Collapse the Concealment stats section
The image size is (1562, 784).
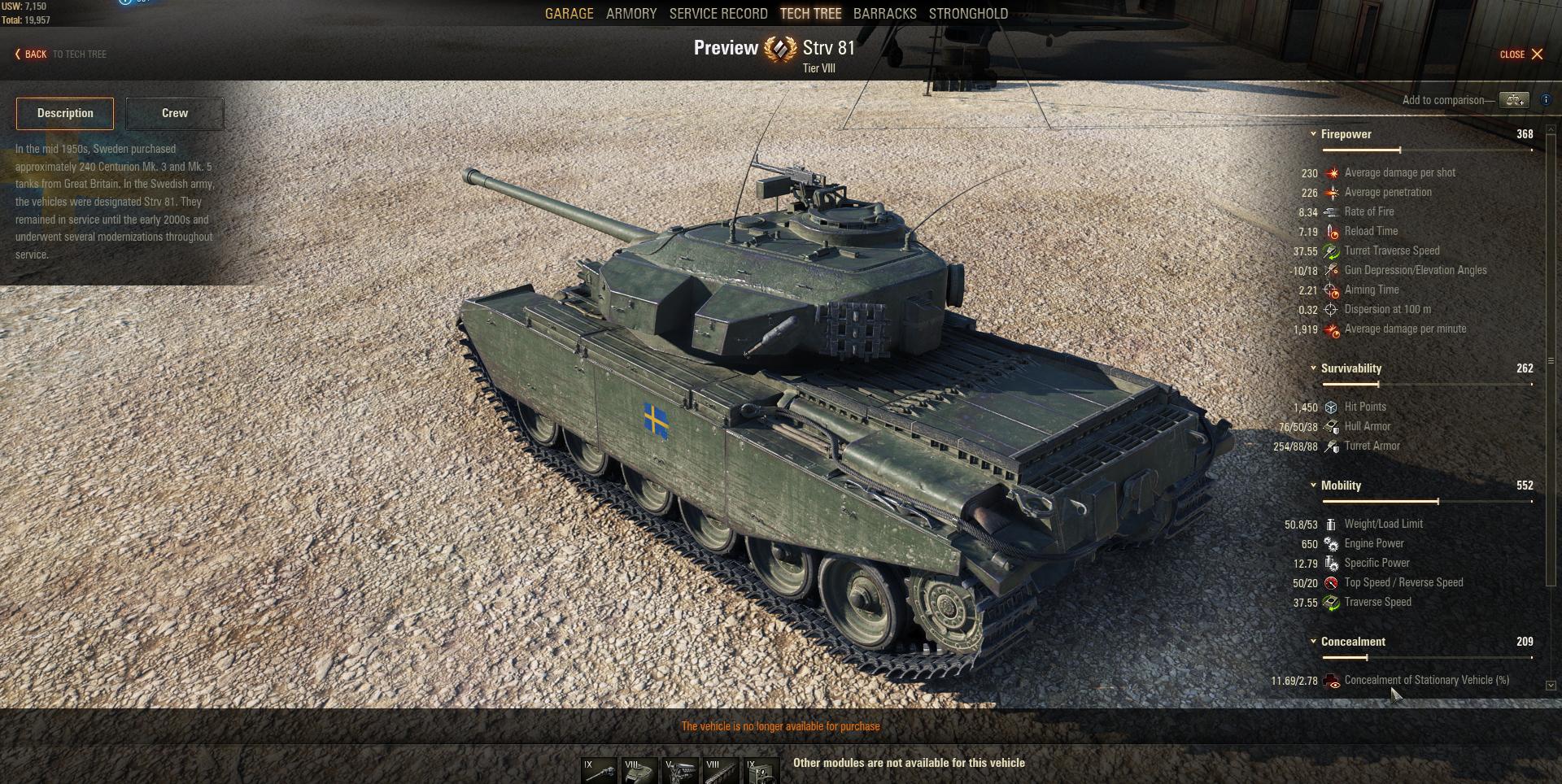[1313, 642]
